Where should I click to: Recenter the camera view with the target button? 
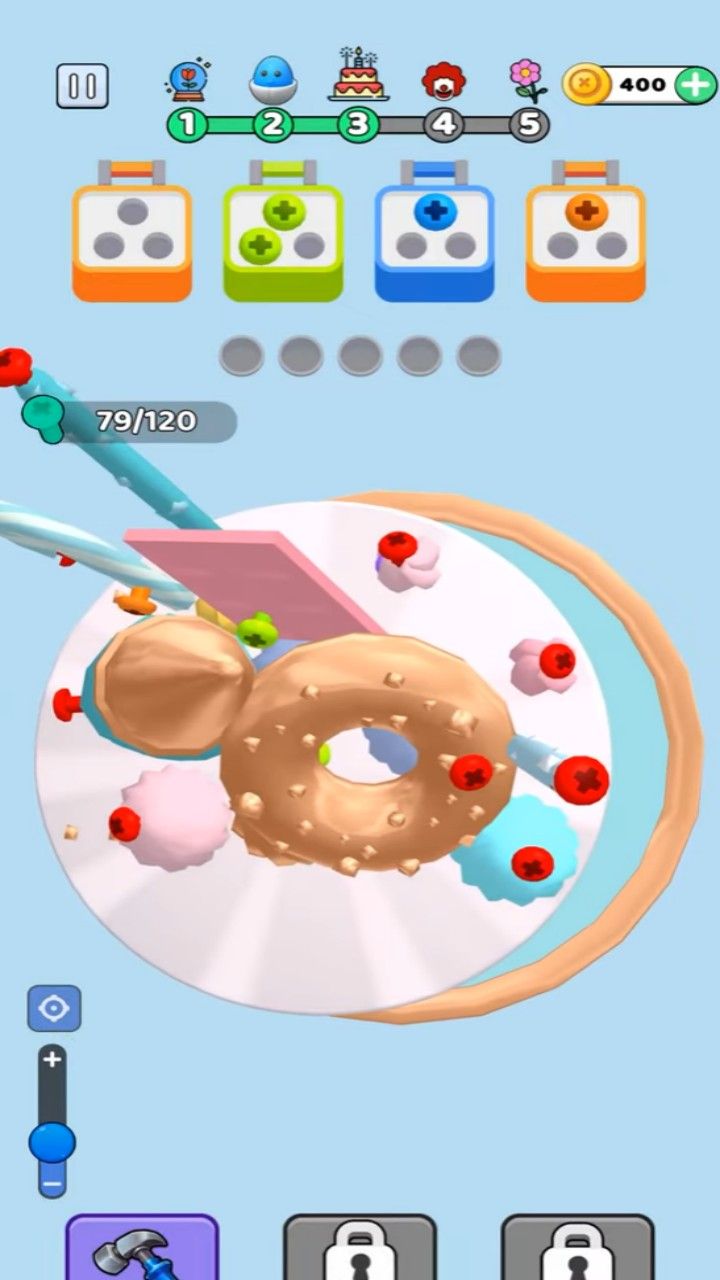click(54, 1008)
